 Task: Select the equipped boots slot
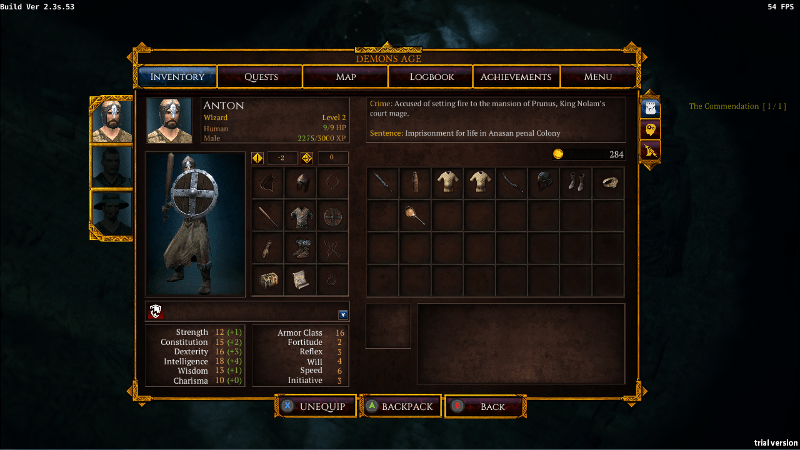[300, 249]
